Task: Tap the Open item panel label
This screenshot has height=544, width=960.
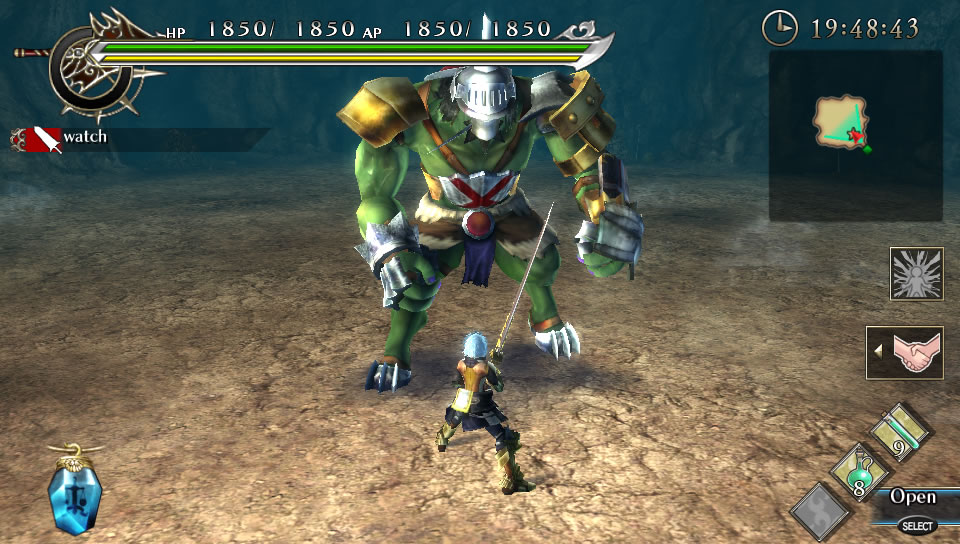Action: [x=912, y=497]
